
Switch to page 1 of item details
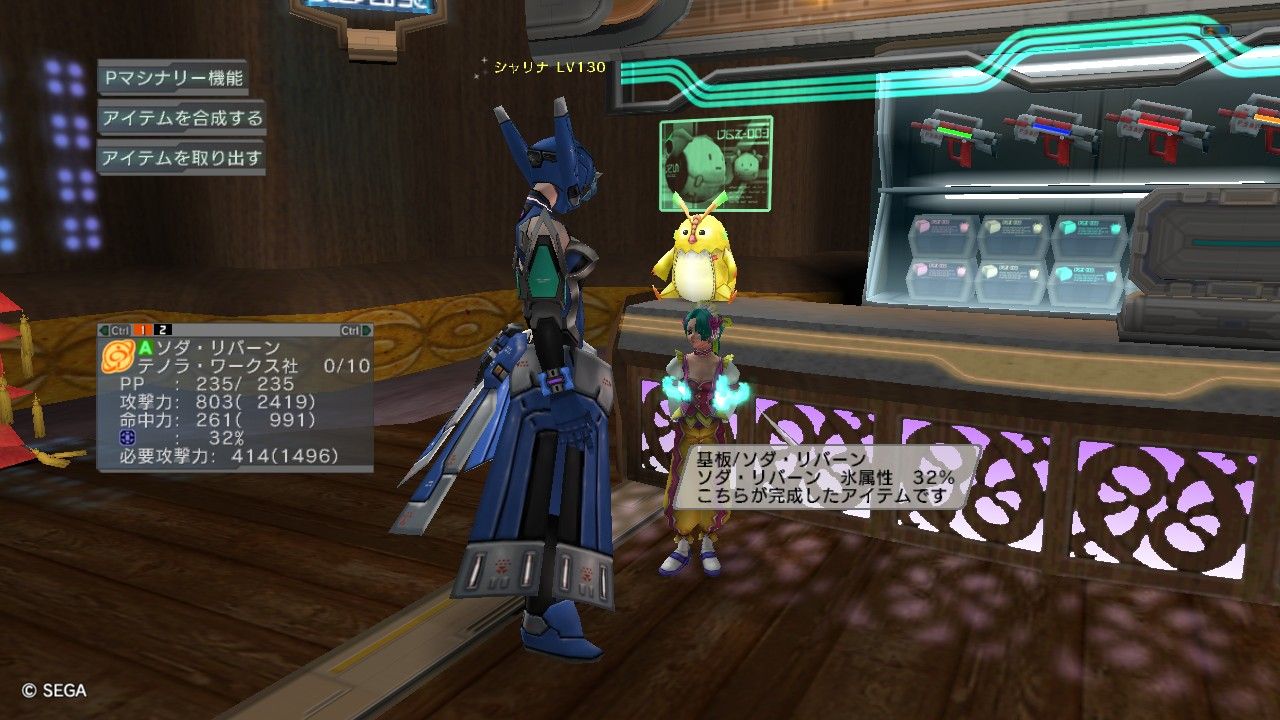pos(144,330)
